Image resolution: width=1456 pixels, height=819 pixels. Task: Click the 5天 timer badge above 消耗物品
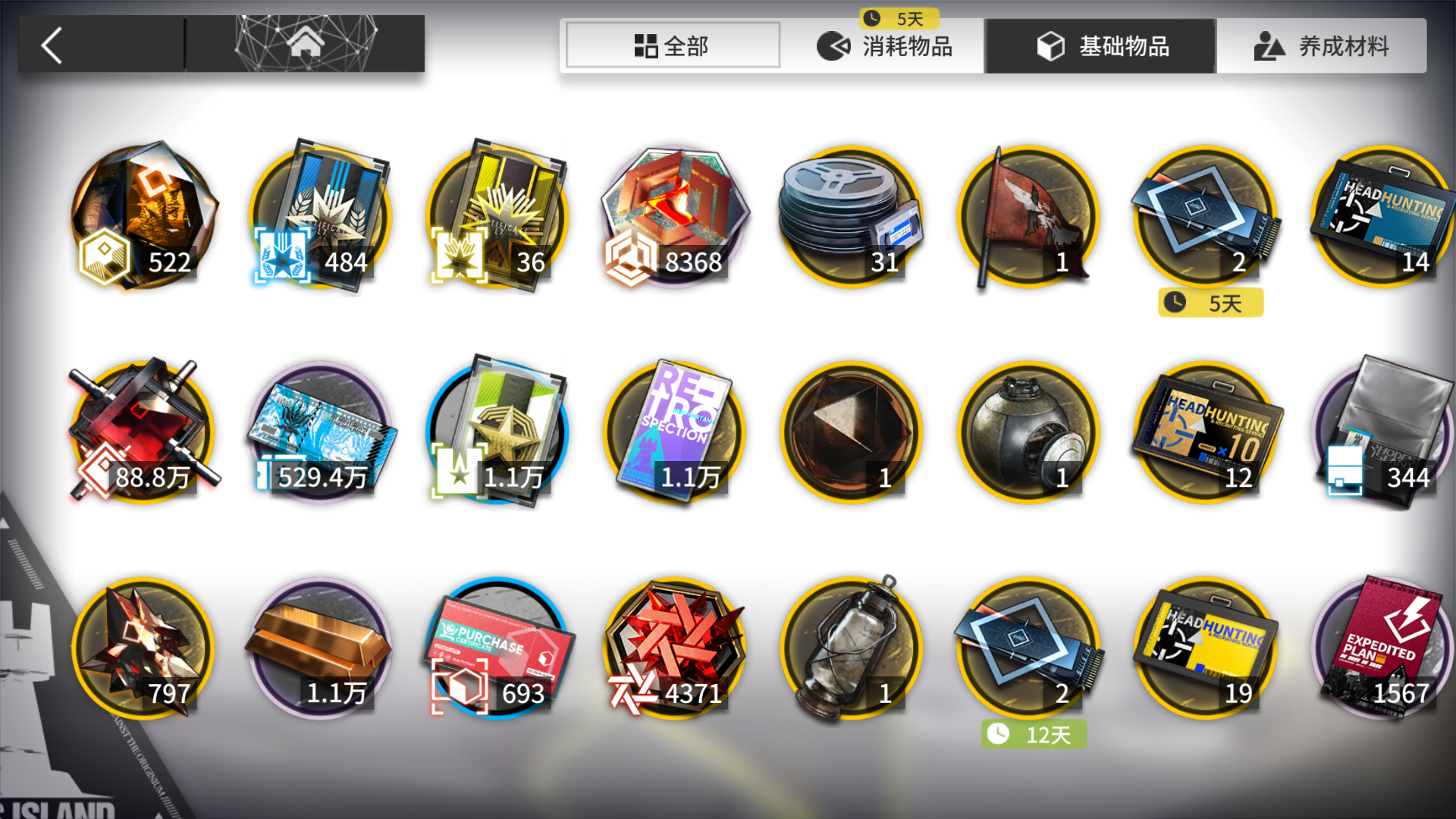899,18
